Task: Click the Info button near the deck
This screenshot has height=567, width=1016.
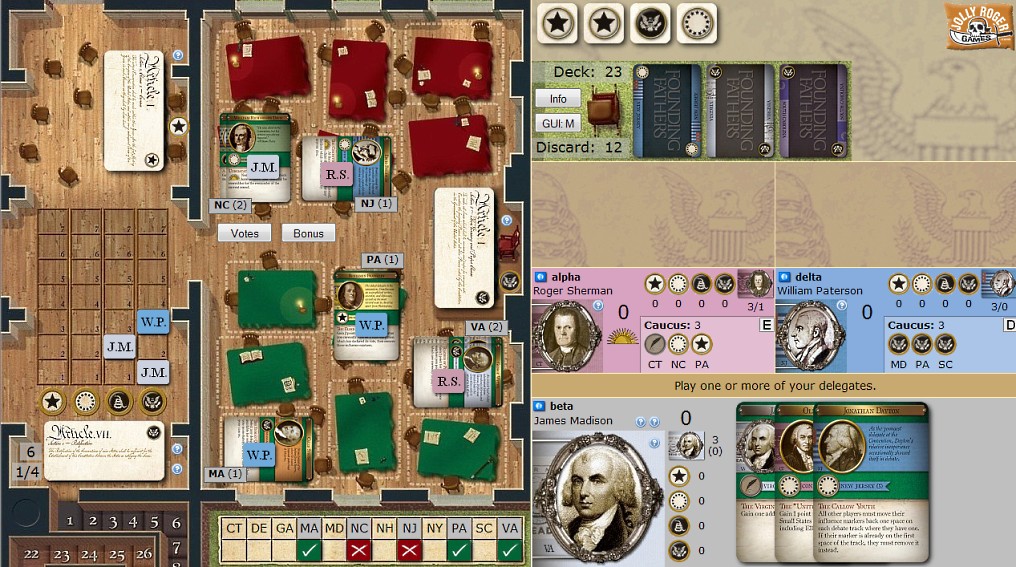Action: click(558, 99)
